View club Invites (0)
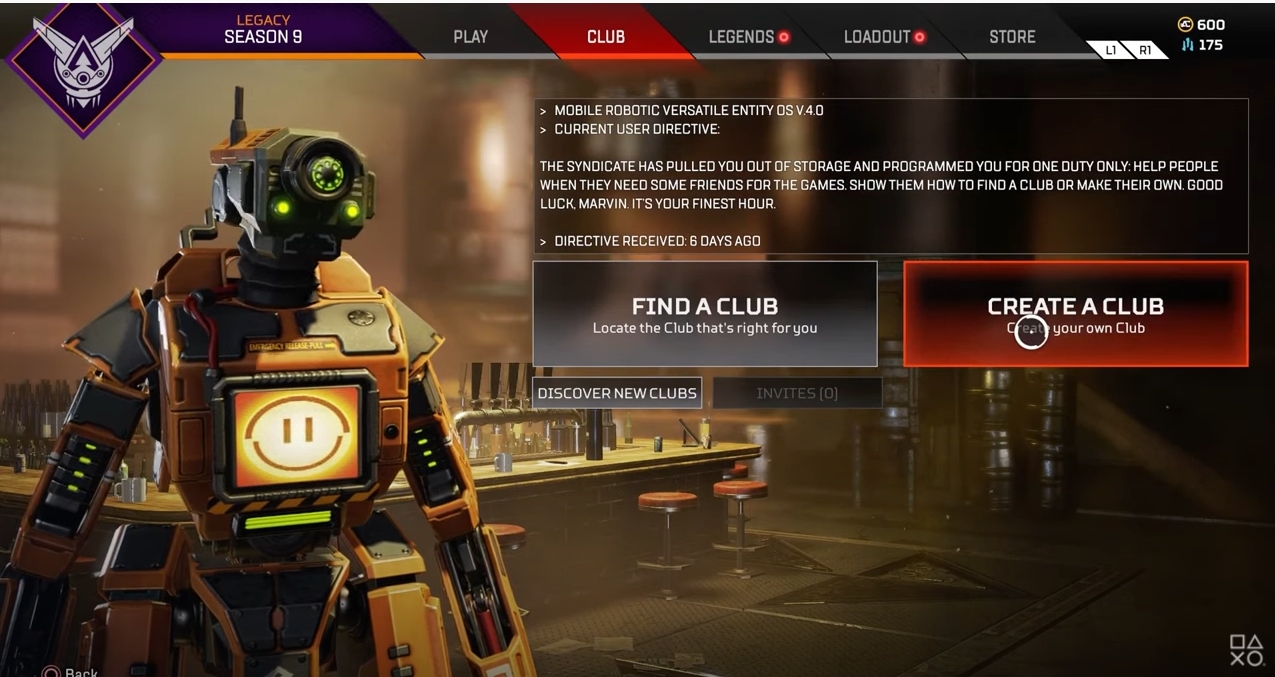The image size is (1275, 677). point(797,393)
